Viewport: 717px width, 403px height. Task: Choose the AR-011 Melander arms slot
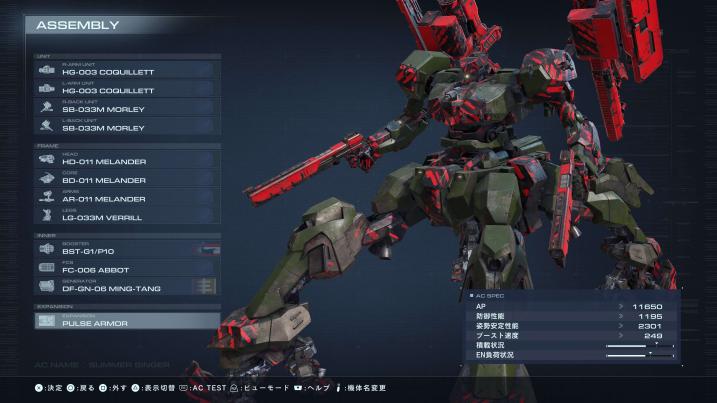coord(125,197)
